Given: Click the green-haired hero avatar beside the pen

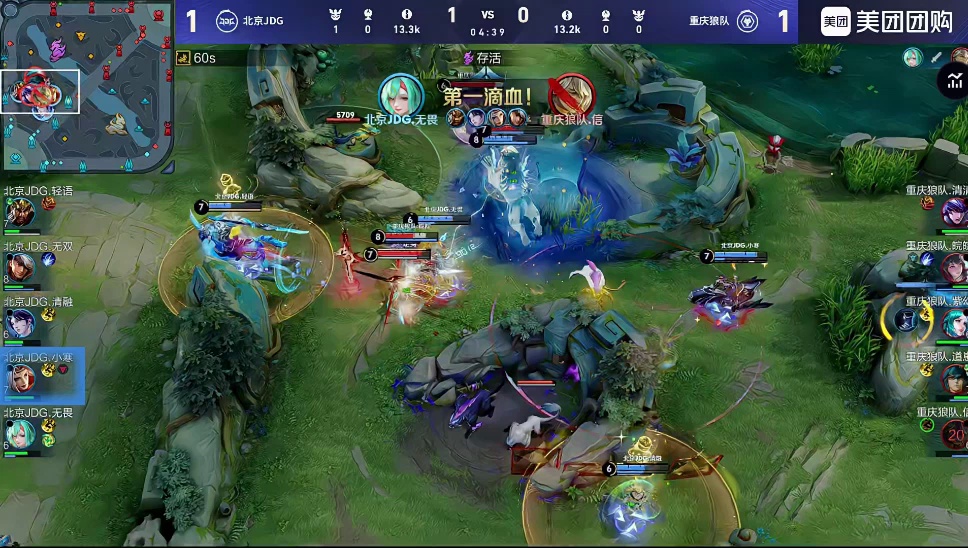Looking at the screenshot, I should (x=912, y=57).
